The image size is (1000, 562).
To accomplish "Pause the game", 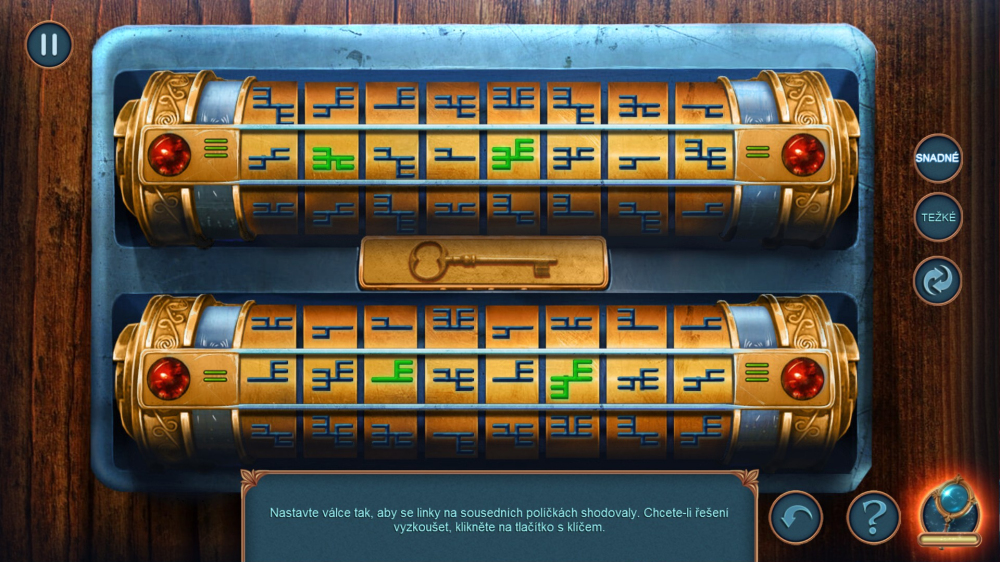I will [48, 45].
